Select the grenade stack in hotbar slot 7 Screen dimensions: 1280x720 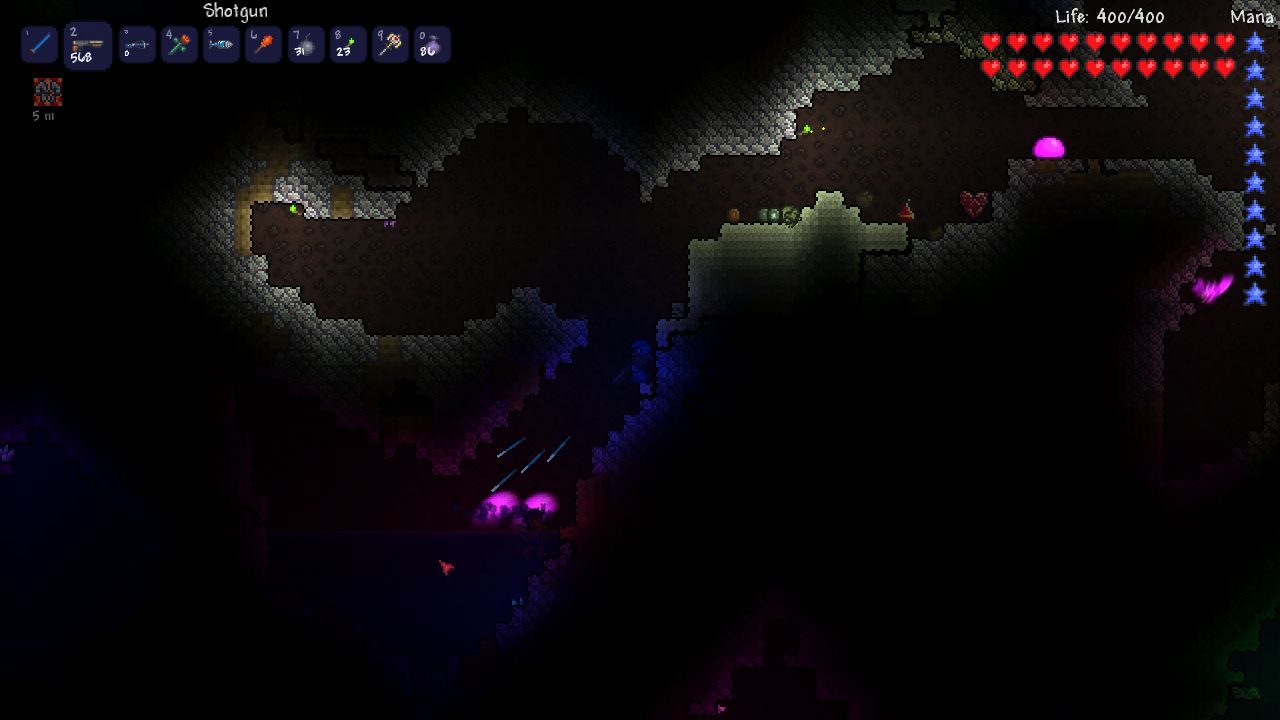pyautogui.click(x=305, y=44)
